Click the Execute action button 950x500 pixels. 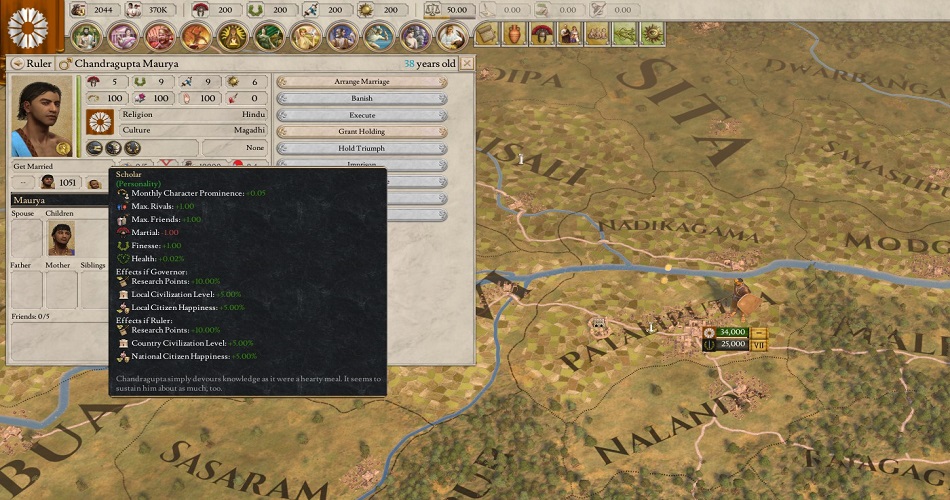[x=361, y=115]
